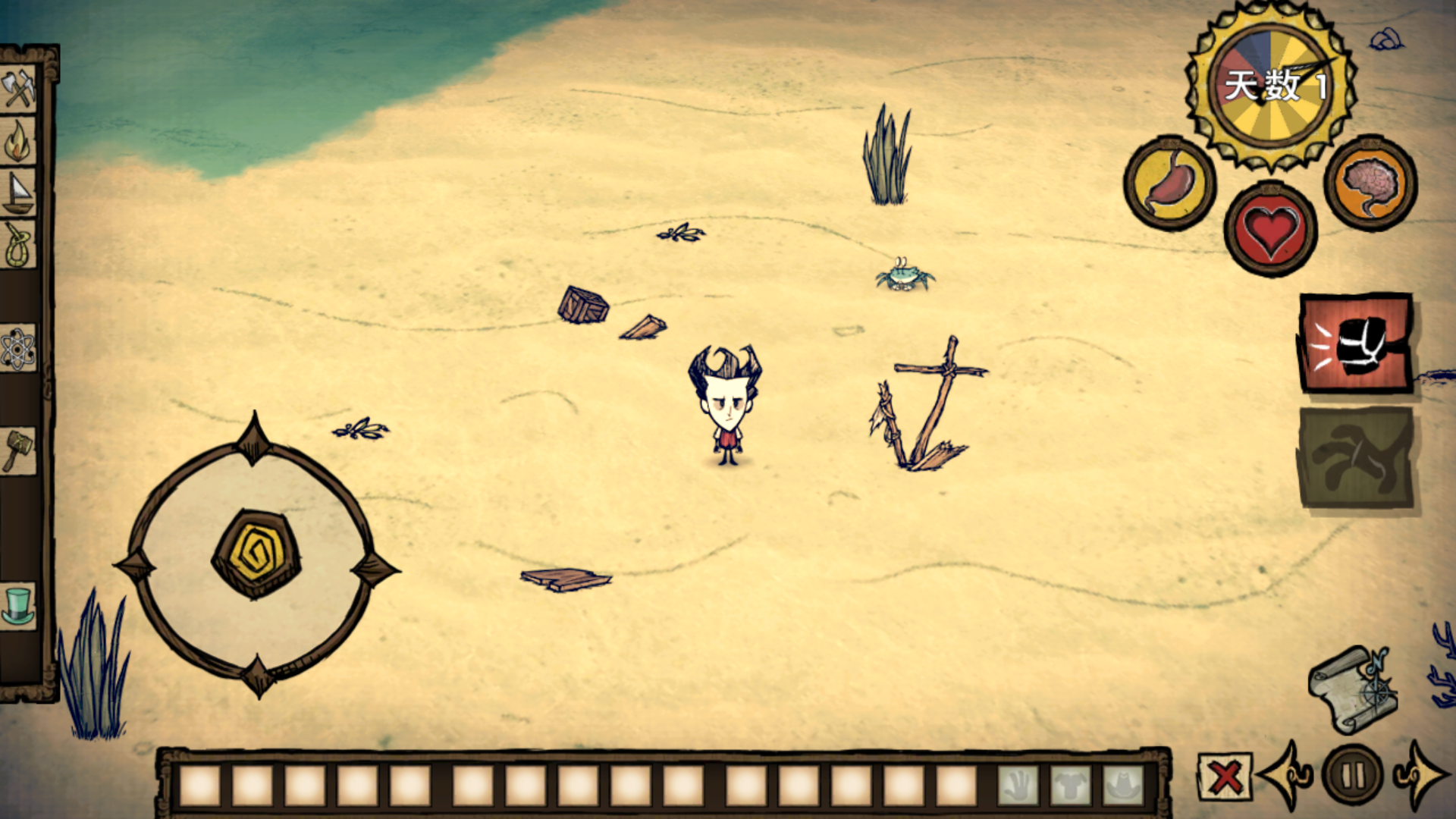Rotate the camera with the left arrow

(1288, 775)
